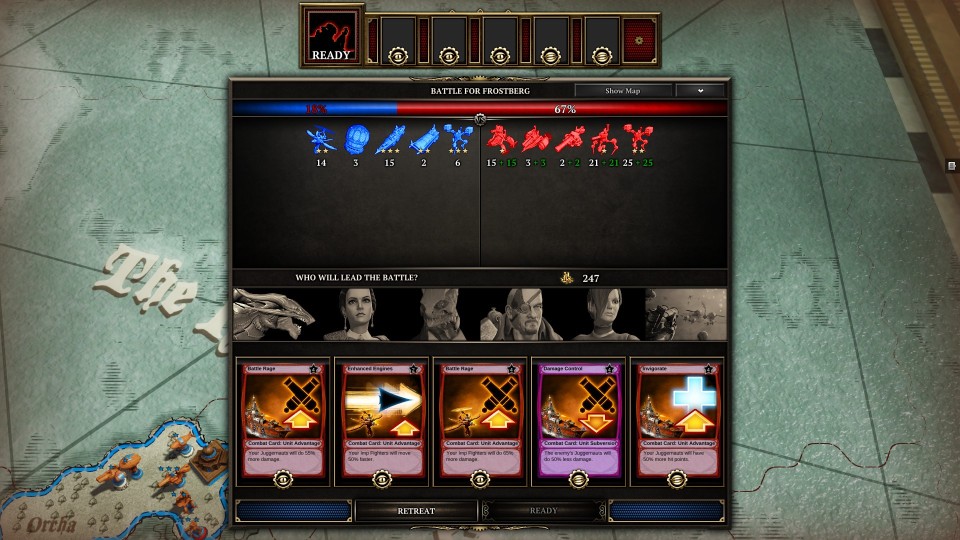Choose the reptilian creature leader portrait
The image size is (960, 540).
click(x=439, y=315)
